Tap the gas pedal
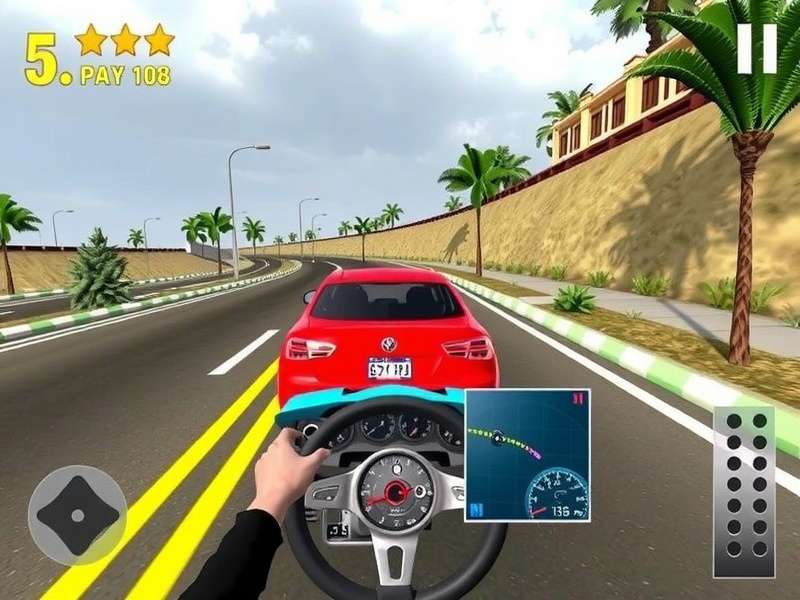800x600 pixels. [x=744, y=491]
